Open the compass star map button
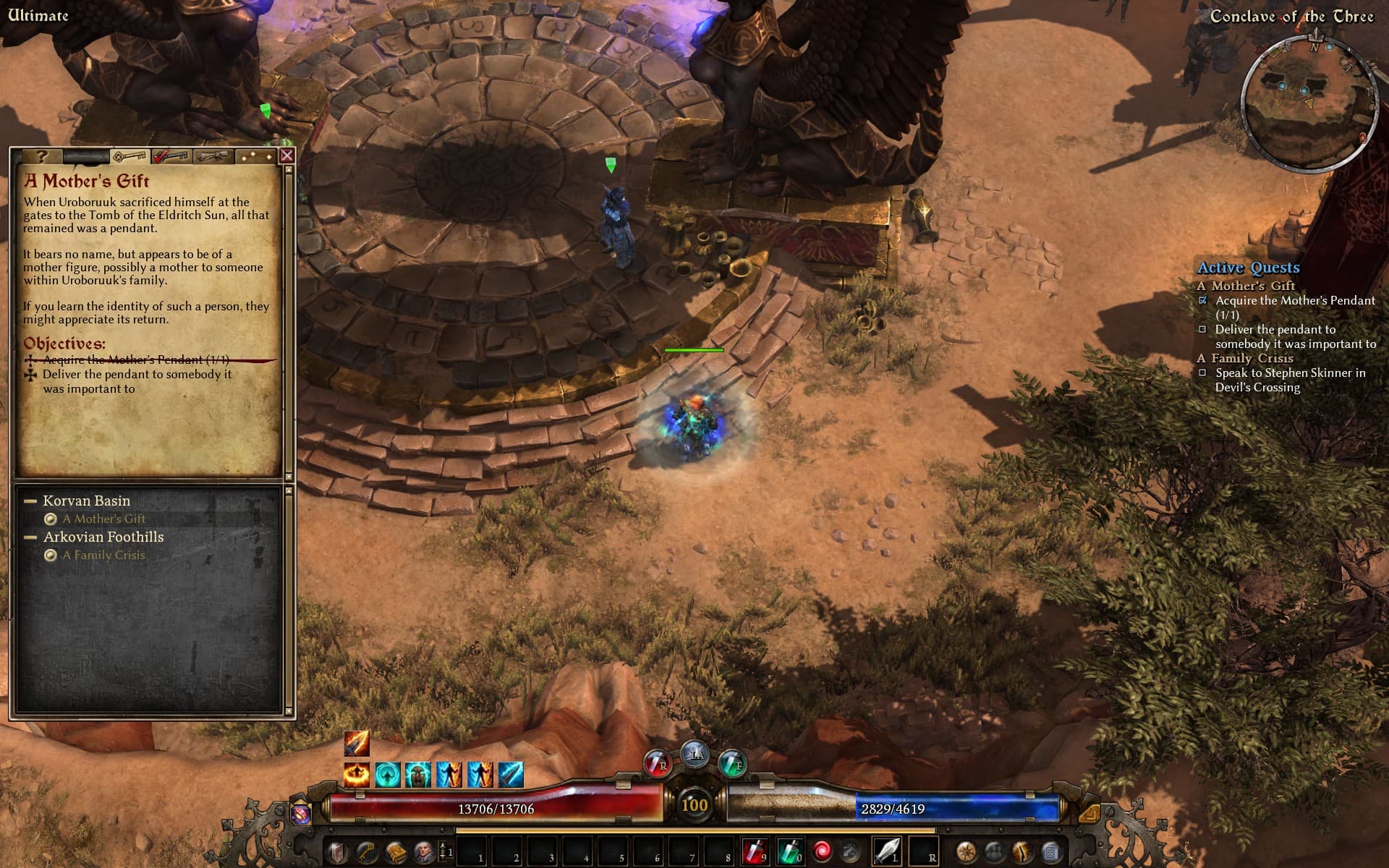This screenshot has width=1389, height=868. (967, 851)
